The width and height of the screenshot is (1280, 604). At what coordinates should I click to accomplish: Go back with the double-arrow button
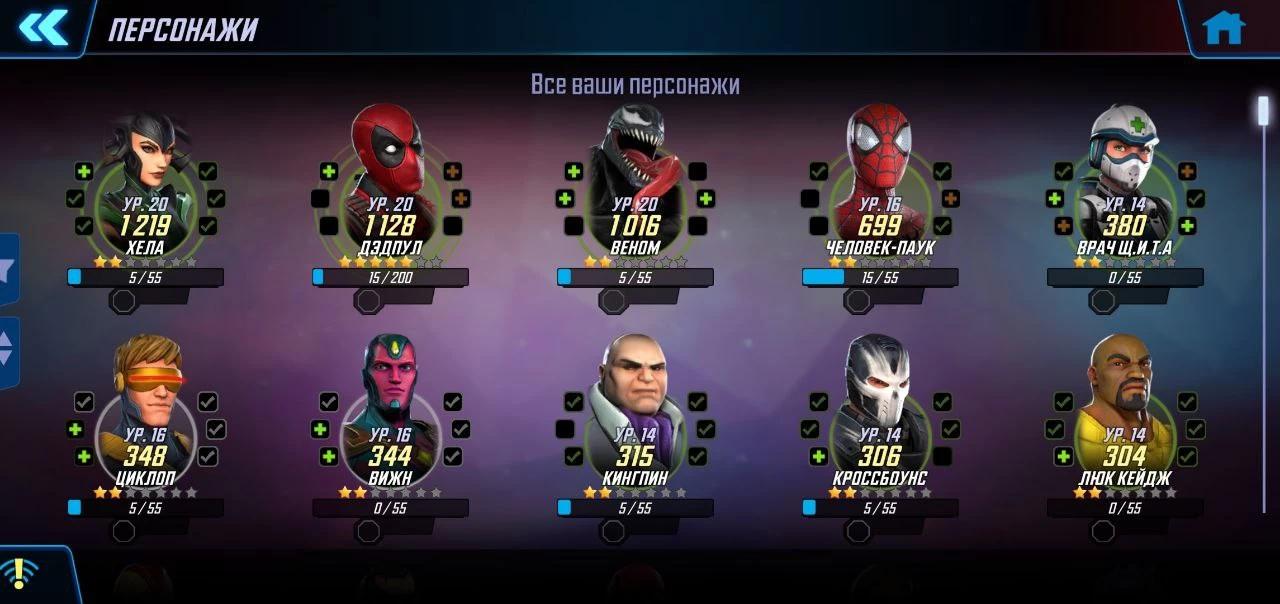(43, 27)
